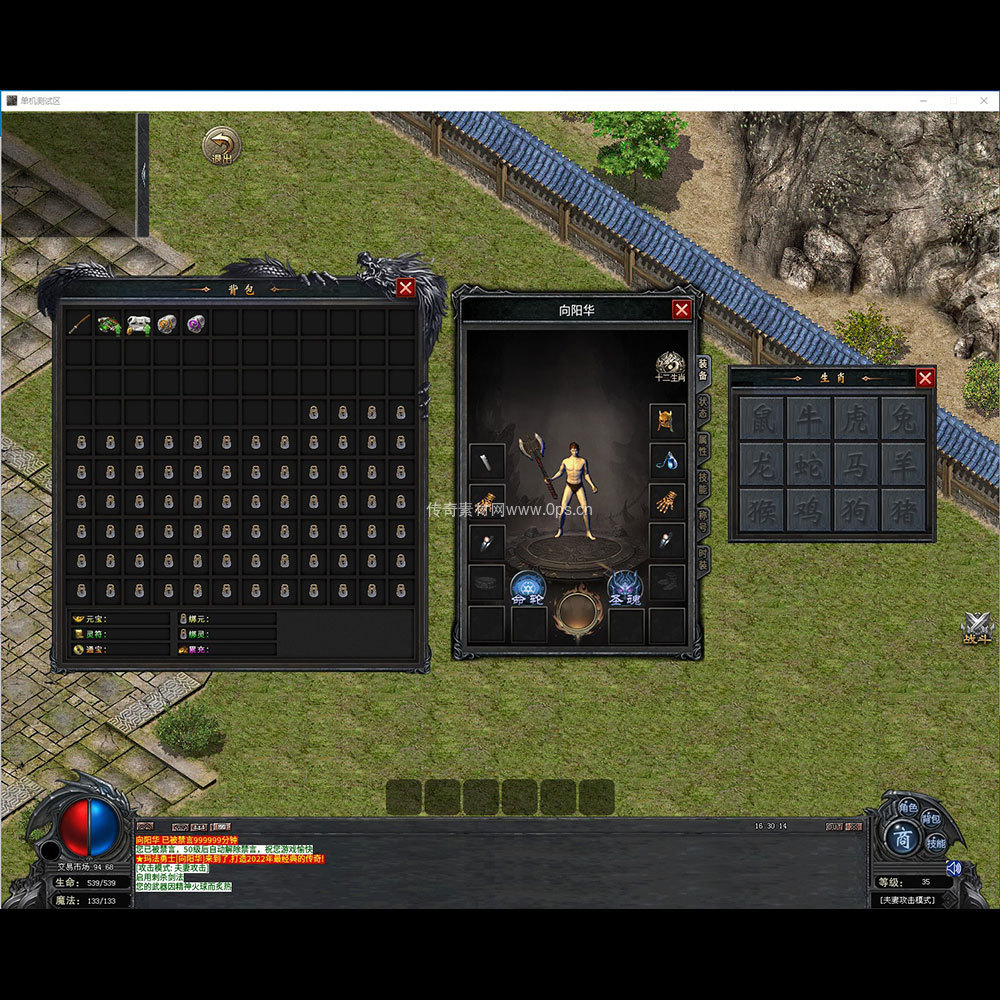Toggle the 战斗 crossed-swords combat button
Viewport: 1000px width, 1000px height.
coord(976,628)
